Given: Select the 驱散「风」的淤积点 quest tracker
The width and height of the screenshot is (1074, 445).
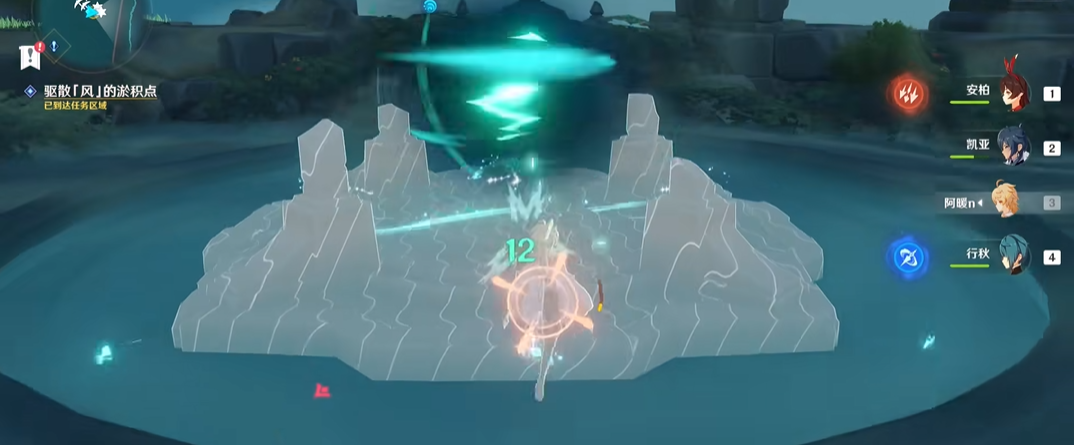Looking at the screenshot, I should point(99,91).
